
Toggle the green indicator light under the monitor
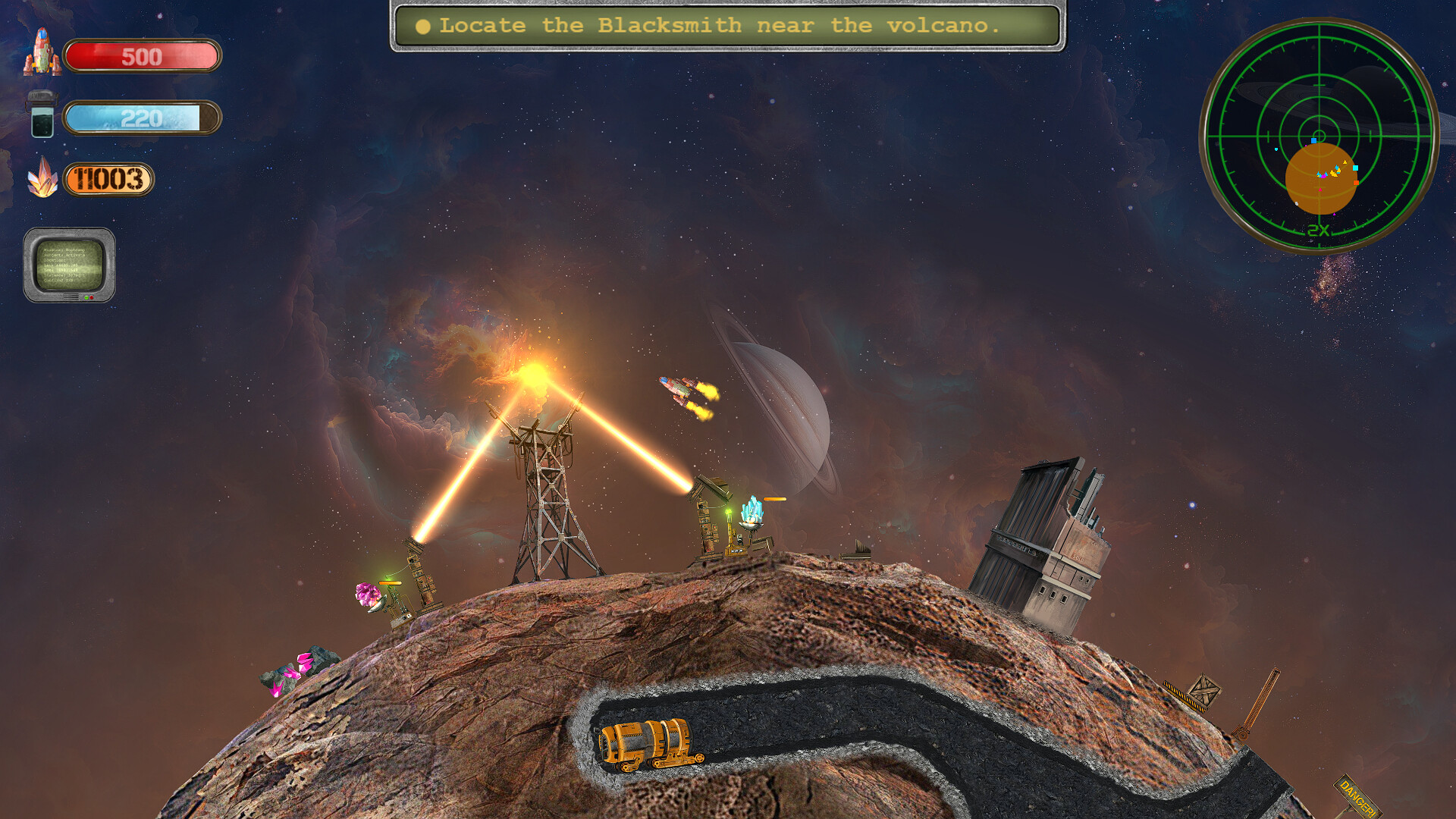click(86, 297)
